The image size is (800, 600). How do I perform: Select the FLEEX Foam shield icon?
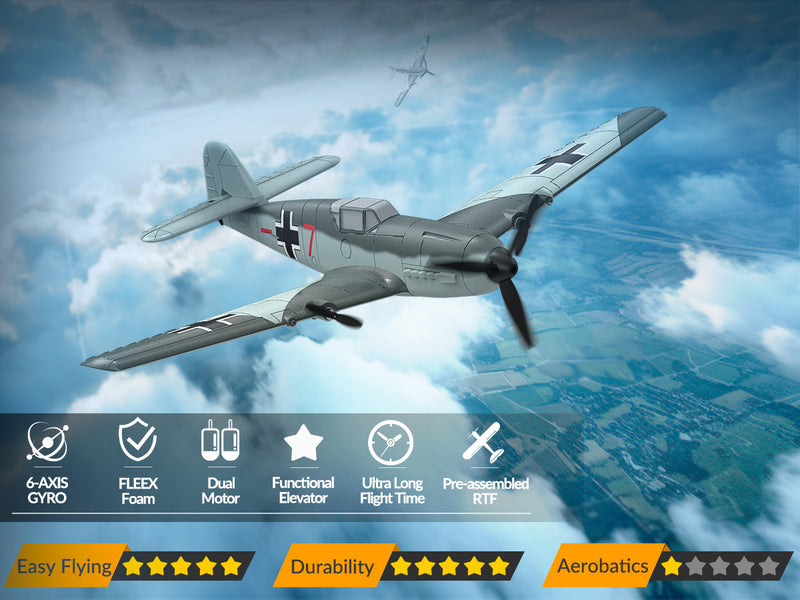coord(137,441)
